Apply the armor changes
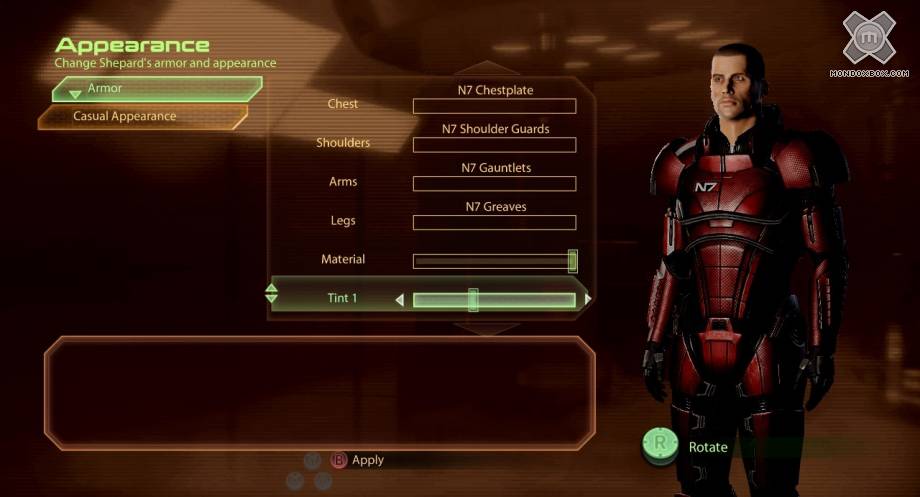This screenshot has width=920, height=497. coord(357,460)
